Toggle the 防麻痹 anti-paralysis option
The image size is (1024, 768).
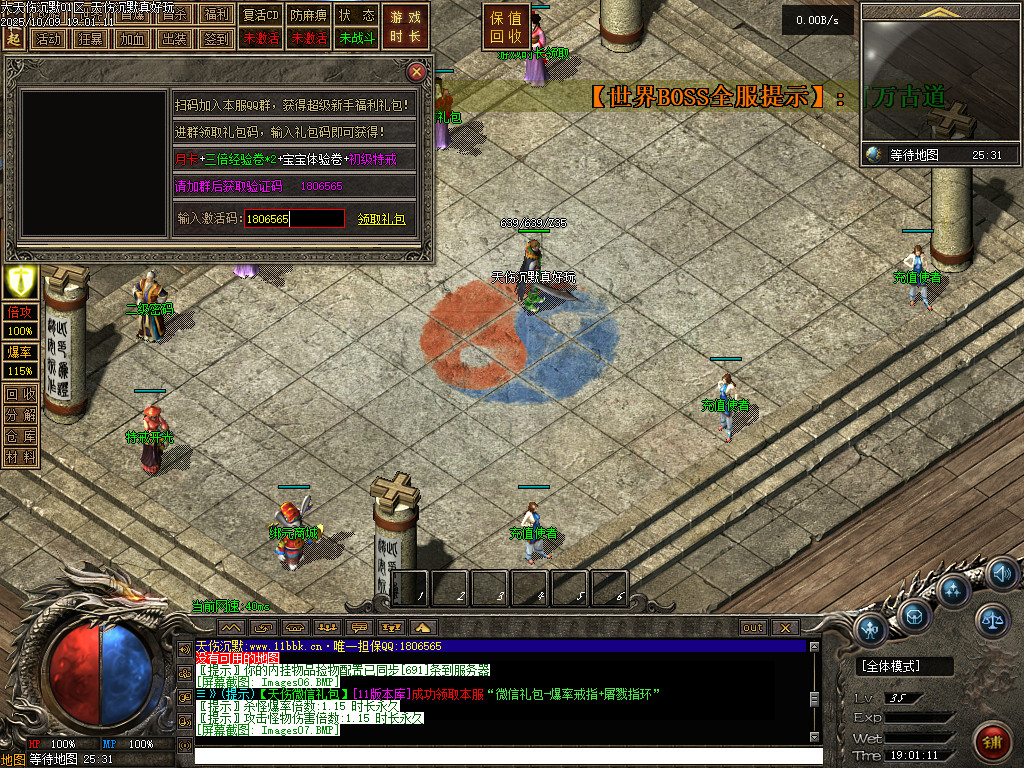[x=307, y=16]
